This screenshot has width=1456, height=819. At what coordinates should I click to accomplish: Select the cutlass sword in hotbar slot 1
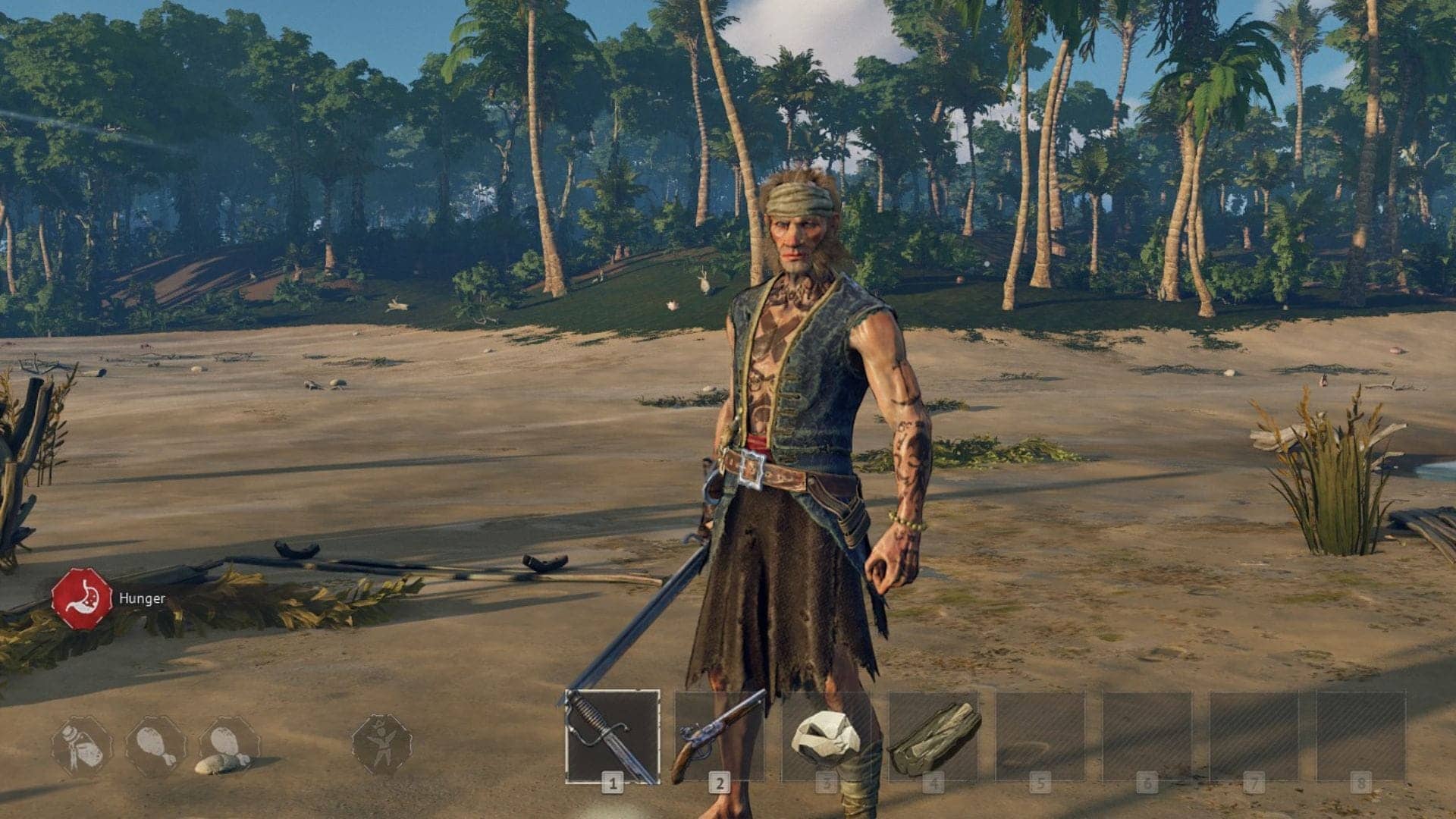click(x=612, y=736)
